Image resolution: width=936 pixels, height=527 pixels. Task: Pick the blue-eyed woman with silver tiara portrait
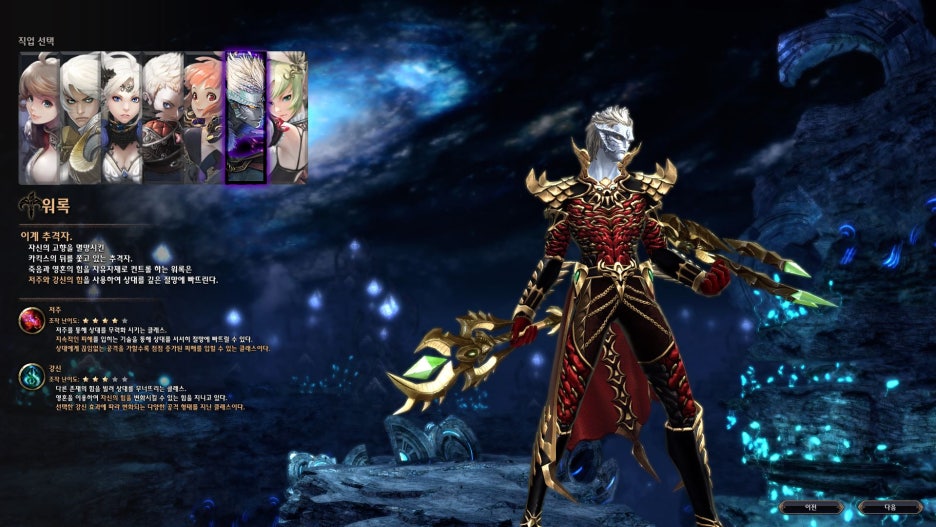121,118
